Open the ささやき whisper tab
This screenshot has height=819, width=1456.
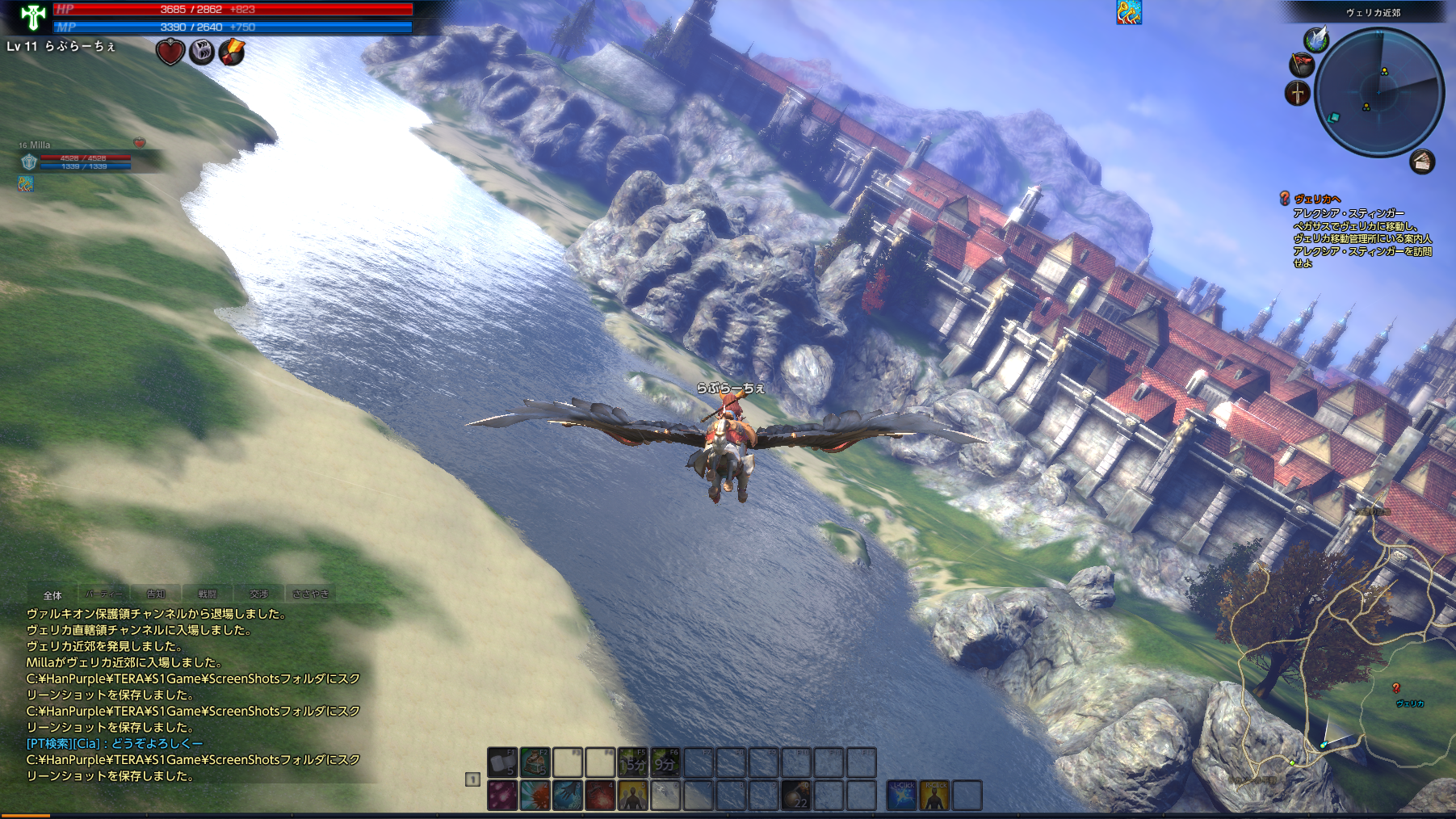point(311,594)
